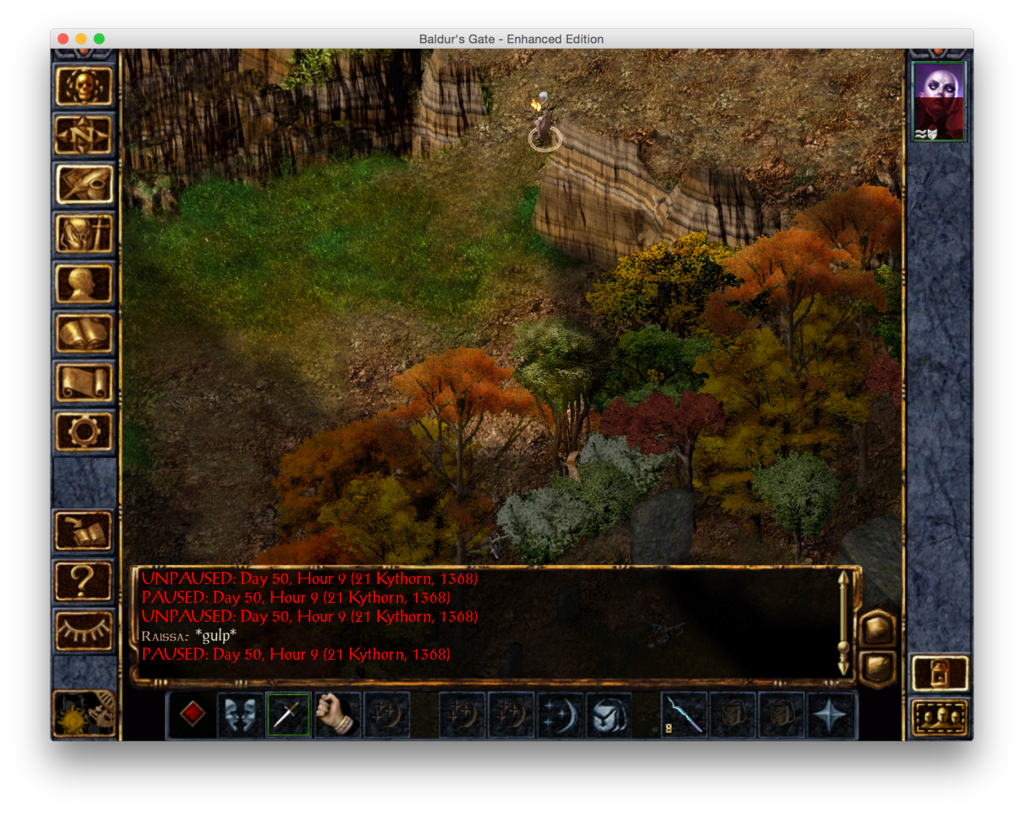Use the blue wand quick item
The image size is (1024, 813).
pyautogui.click(x=685, y=714)
